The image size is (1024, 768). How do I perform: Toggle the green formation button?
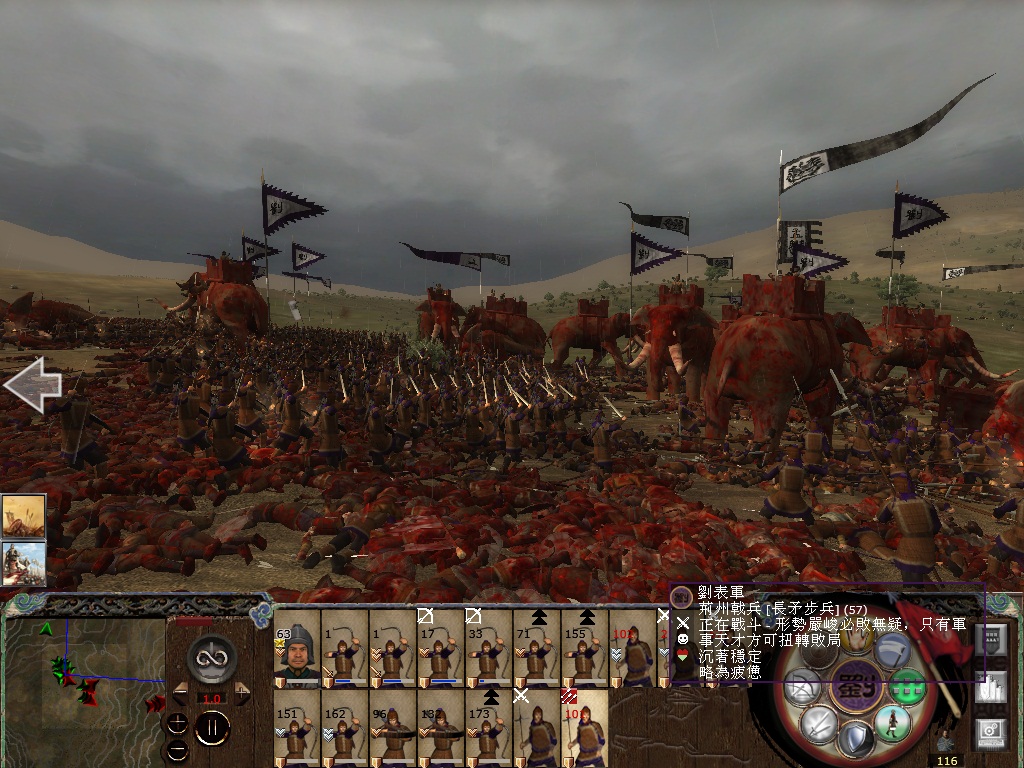908,687
